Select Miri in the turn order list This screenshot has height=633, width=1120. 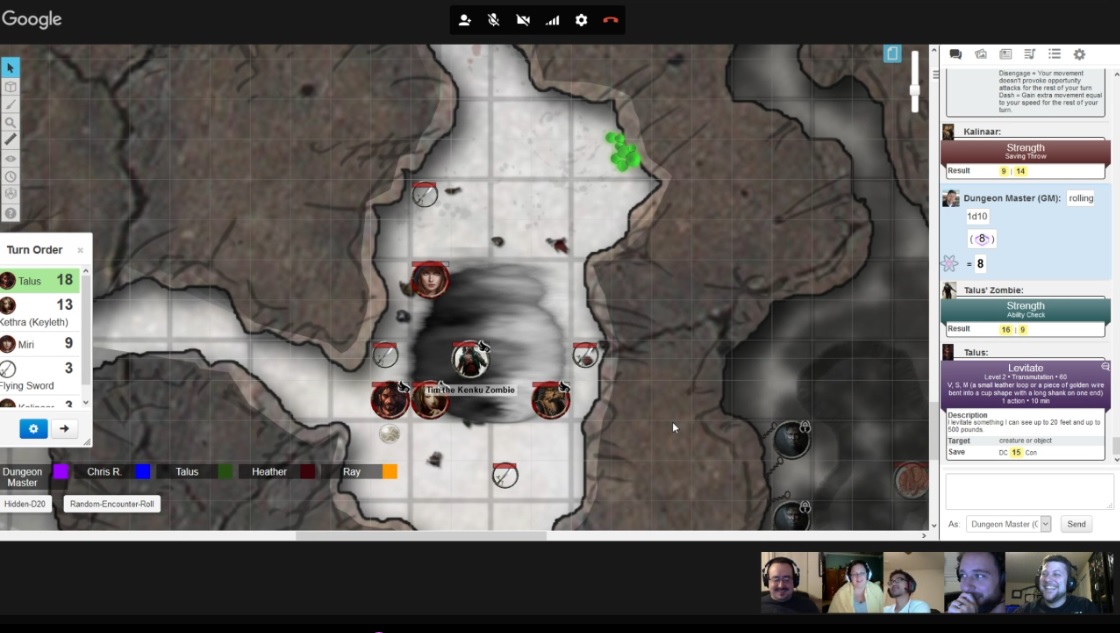tap(40, 344)
